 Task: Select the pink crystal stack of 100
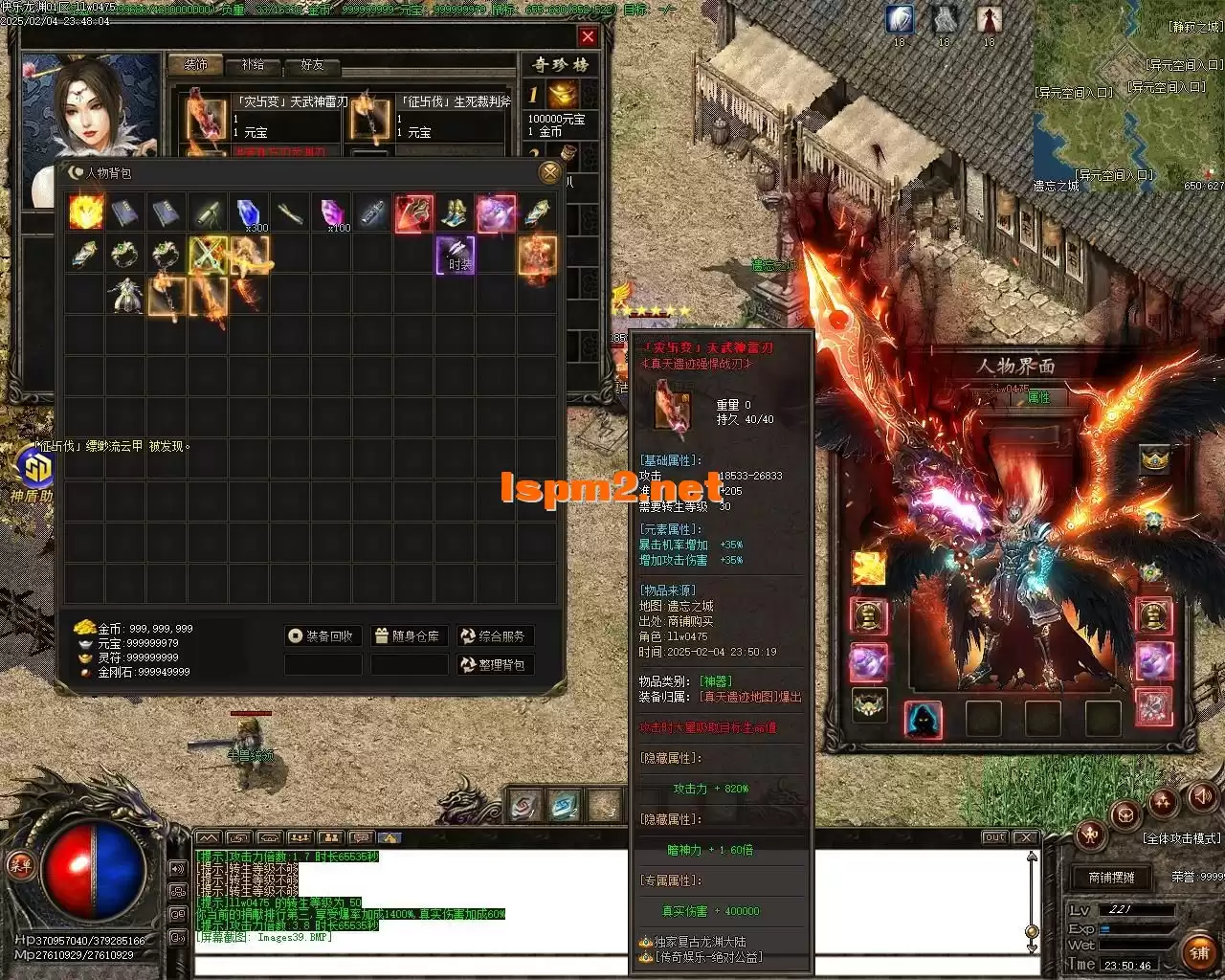pos(331,213)
